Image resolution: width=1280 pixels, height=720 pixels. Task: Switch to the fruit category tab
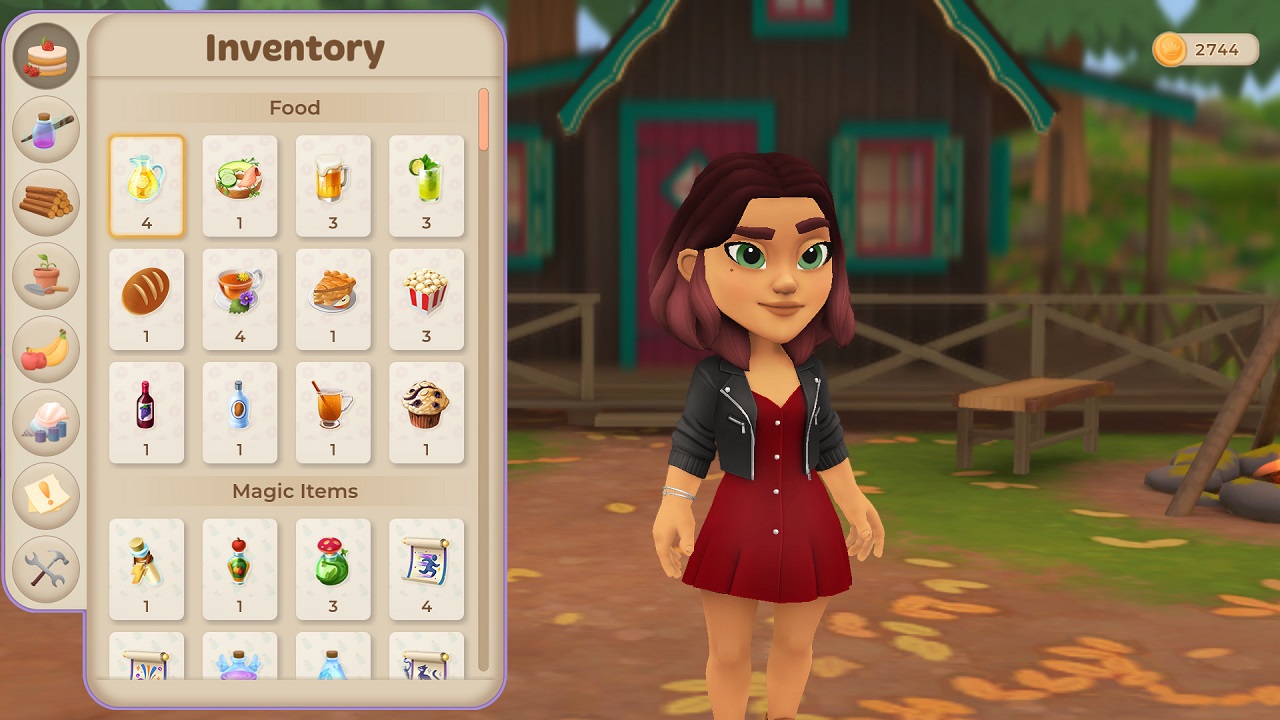point(46,350)
